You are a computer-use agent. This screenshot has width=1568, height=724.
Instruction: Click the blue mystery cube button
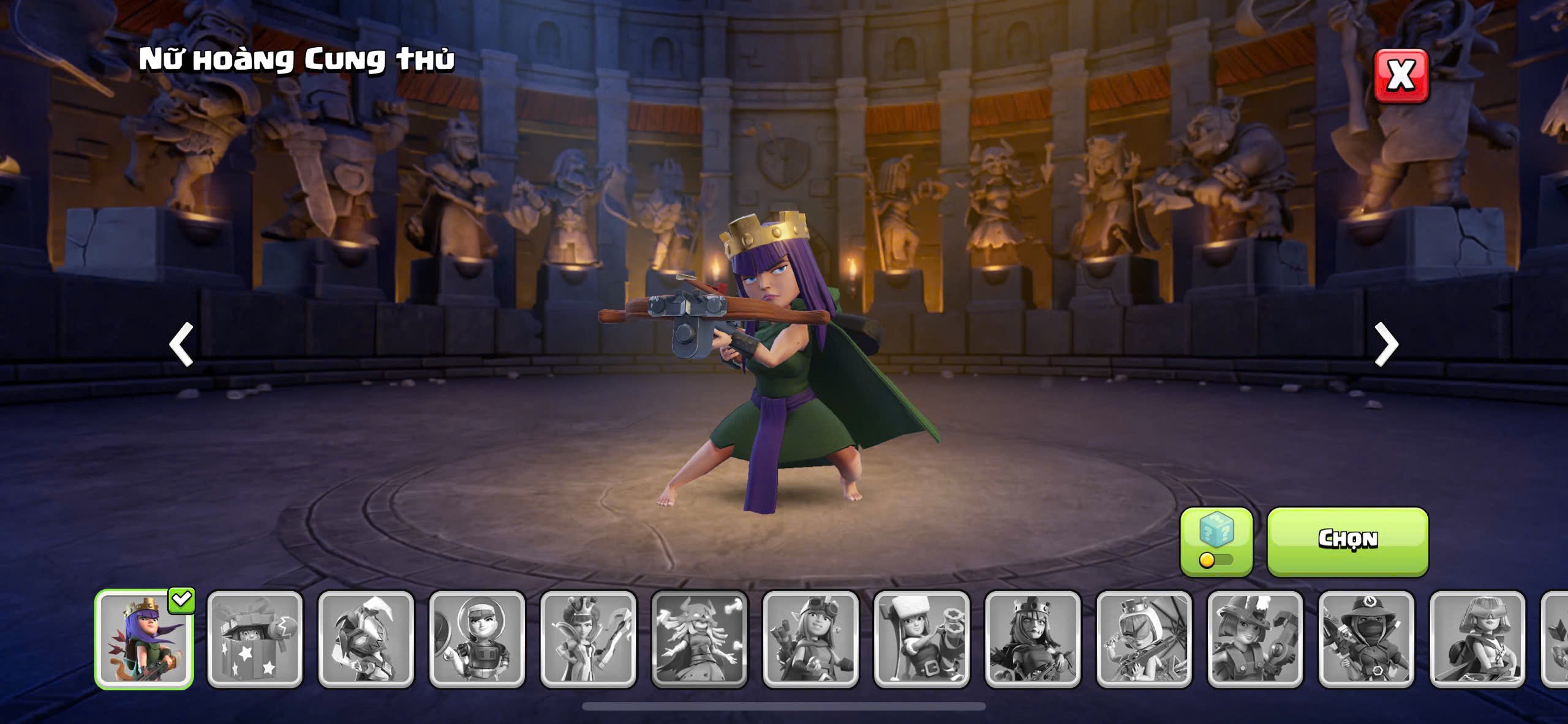(x=1216, y=541)
